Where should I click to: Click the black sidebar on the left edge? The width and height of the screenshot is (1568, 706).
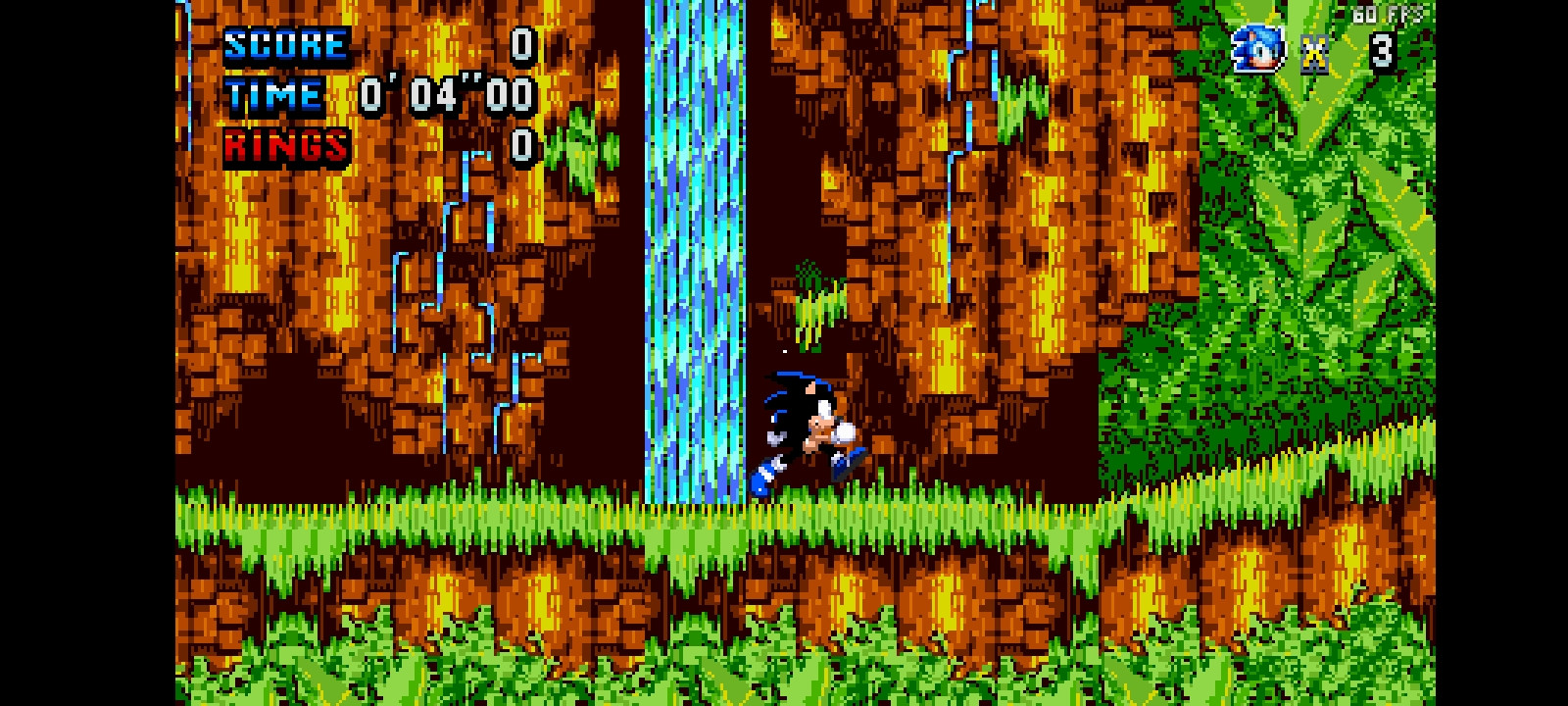click(x=88, y=353)
